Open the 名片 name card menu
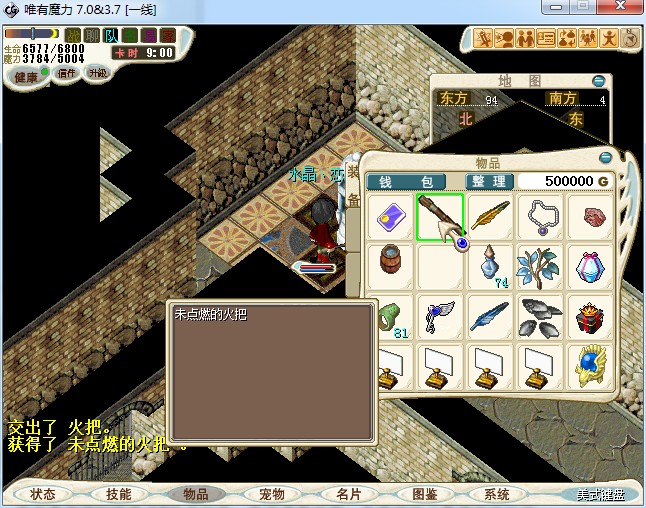Screen dimensions: 646x508 point(348,494)
